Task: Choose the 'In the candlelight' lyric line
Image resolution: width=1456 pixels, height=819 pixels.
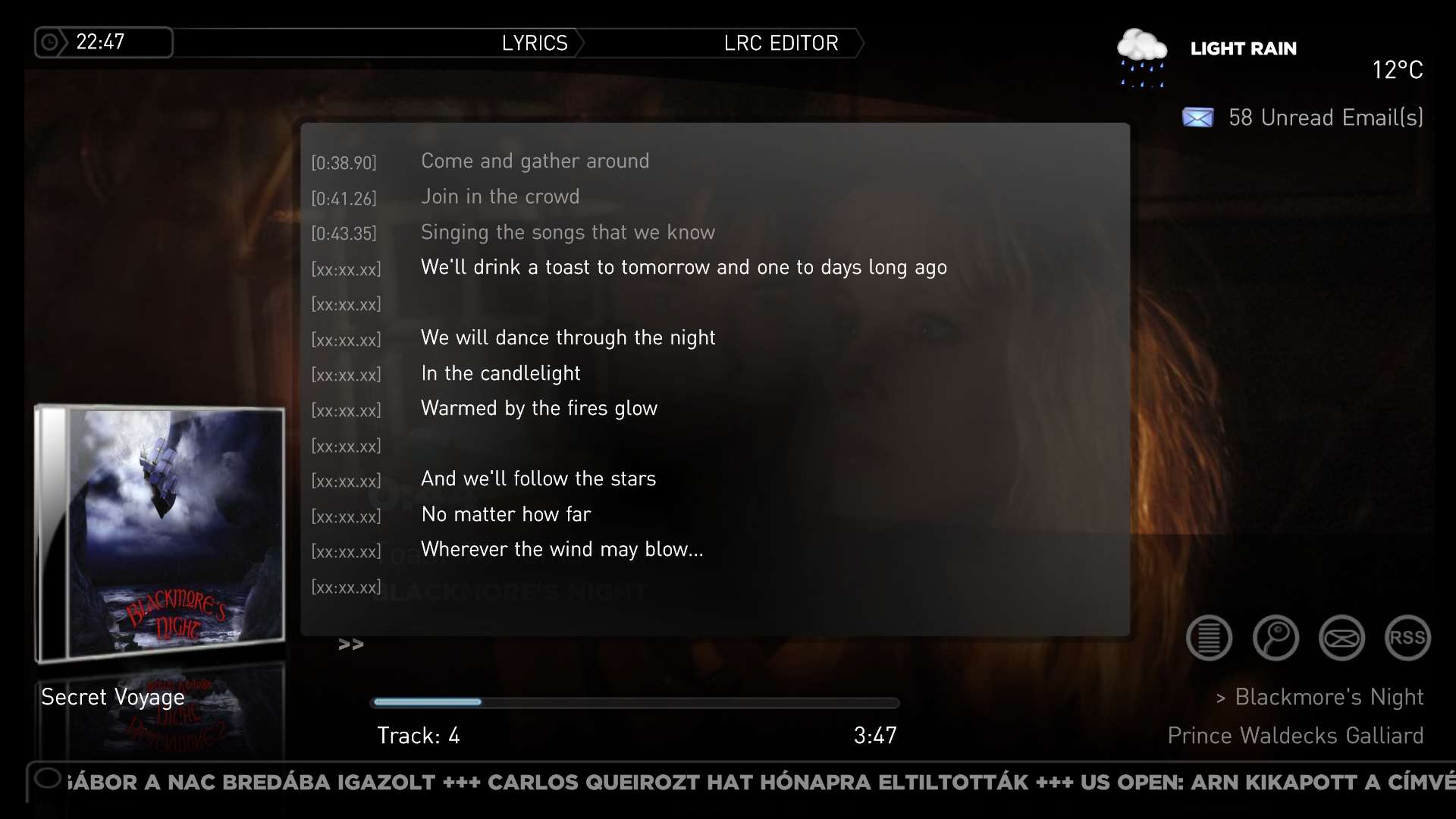Action: (x=500, y=374)
